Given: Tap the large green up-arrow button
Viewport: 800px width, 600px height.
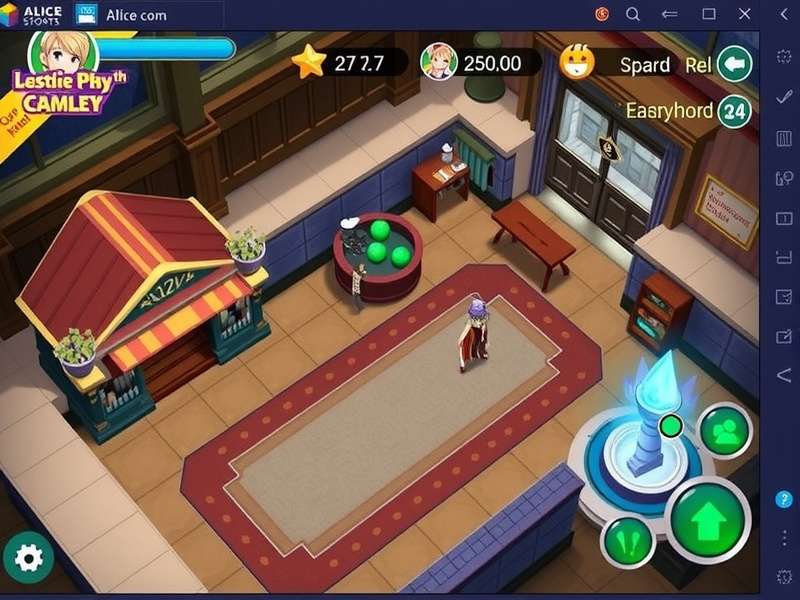Looking at the screenshot, I should point(708,520).
